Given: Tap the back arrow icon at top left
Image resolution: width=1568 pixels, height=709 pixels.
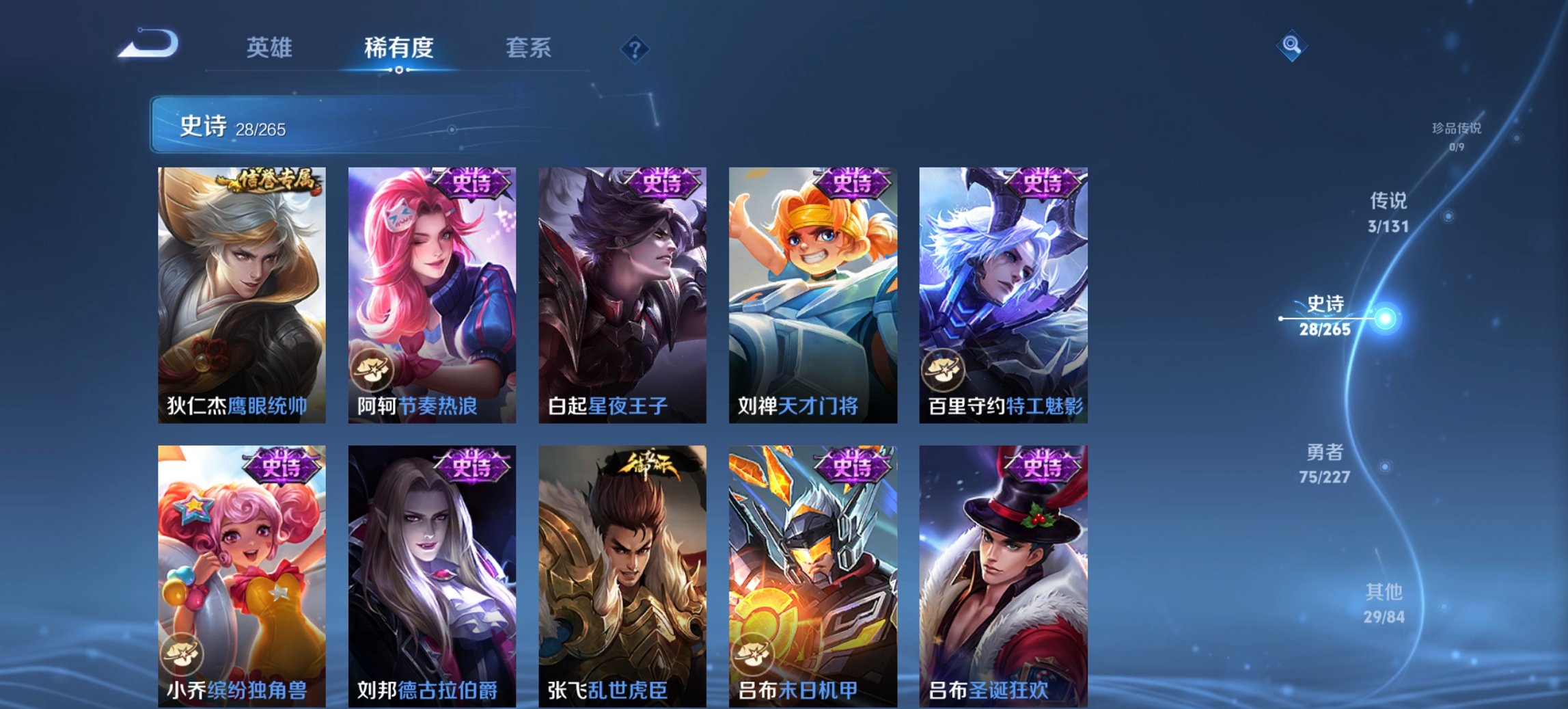Looking at the screenshot, I should click(147, 44).
